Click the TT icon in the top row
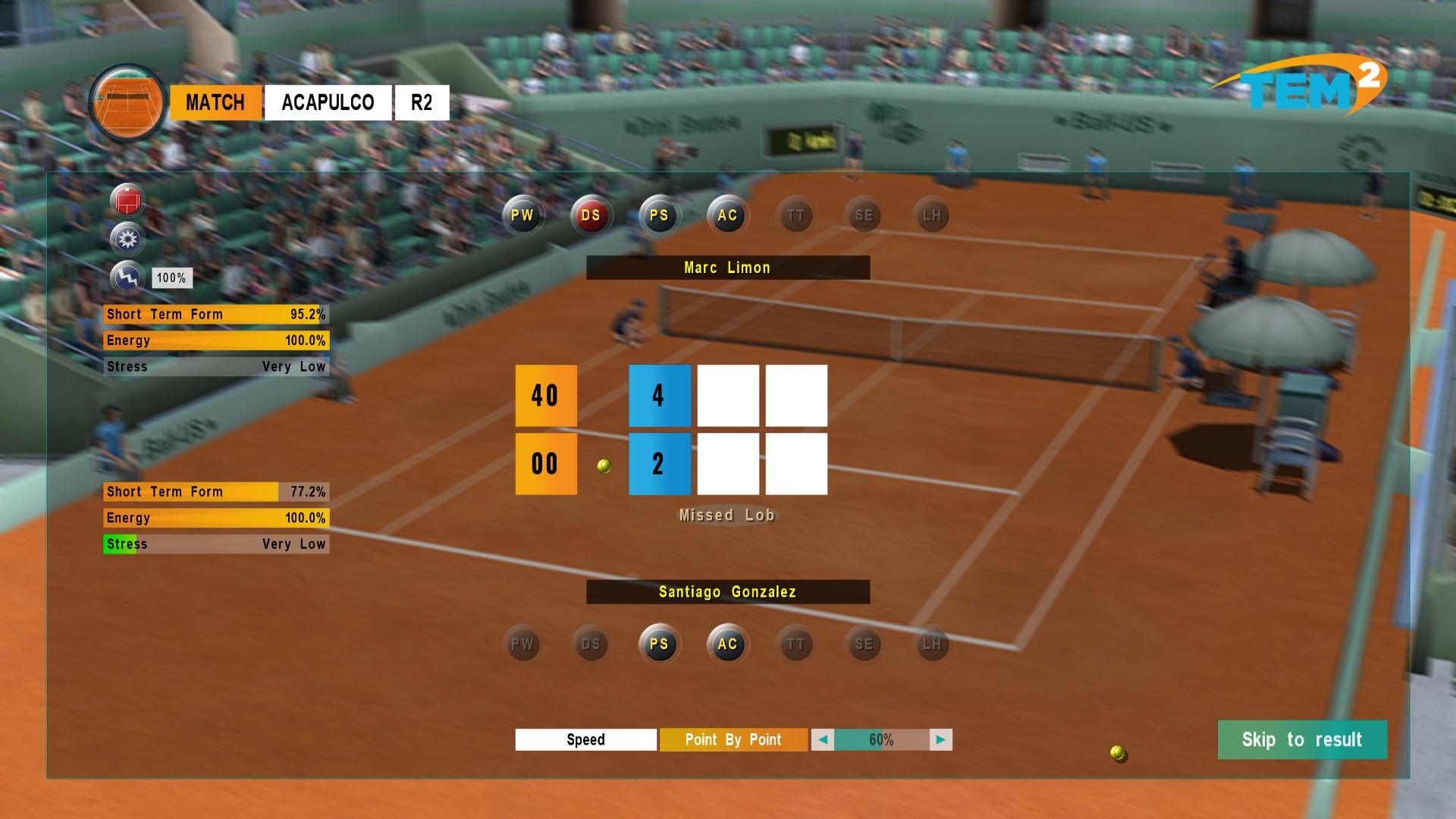The width and height of the screenshot is (1456, 819). [795, 215]
